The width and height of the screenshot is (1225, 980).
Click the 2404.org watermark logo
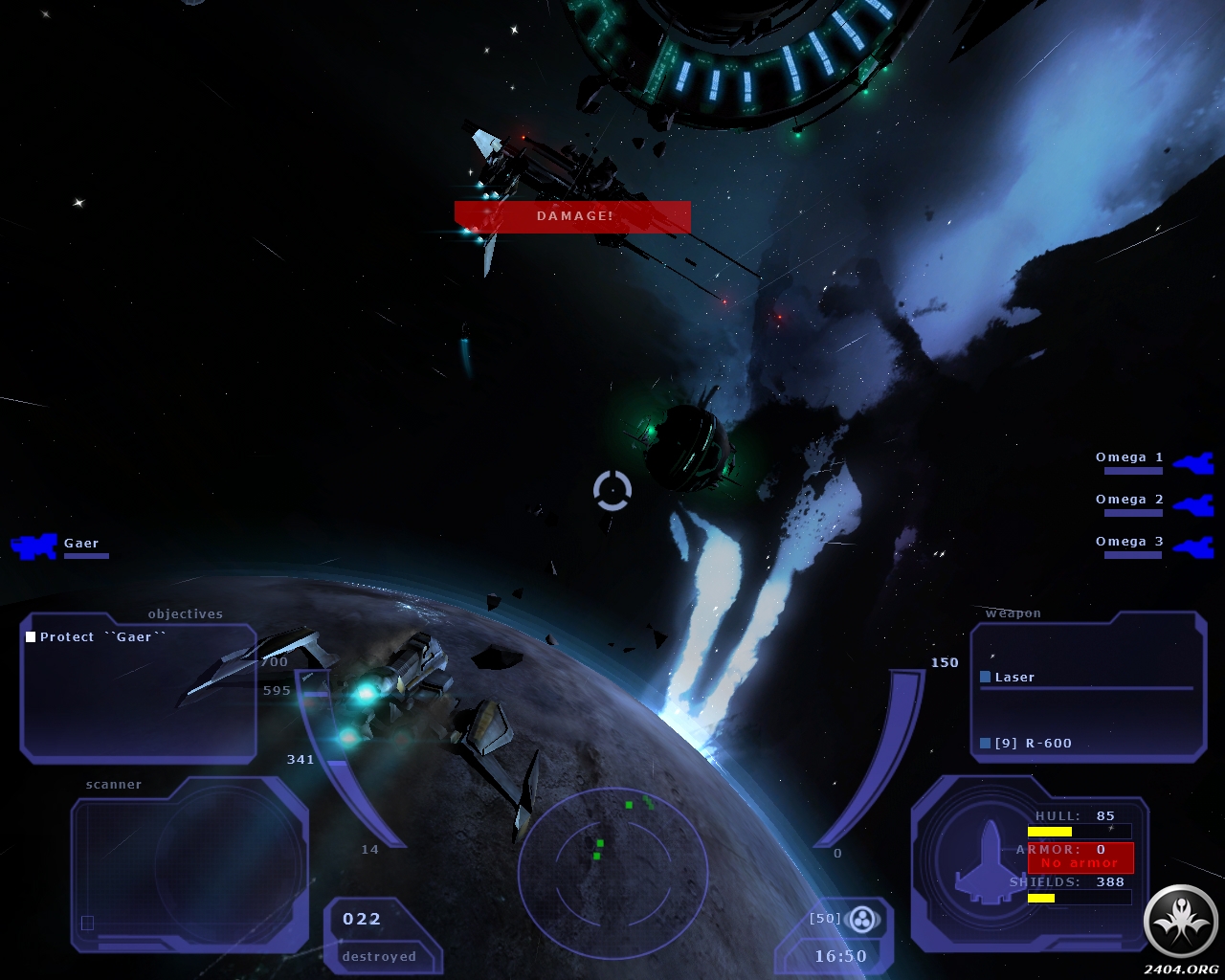(1182, 921)
